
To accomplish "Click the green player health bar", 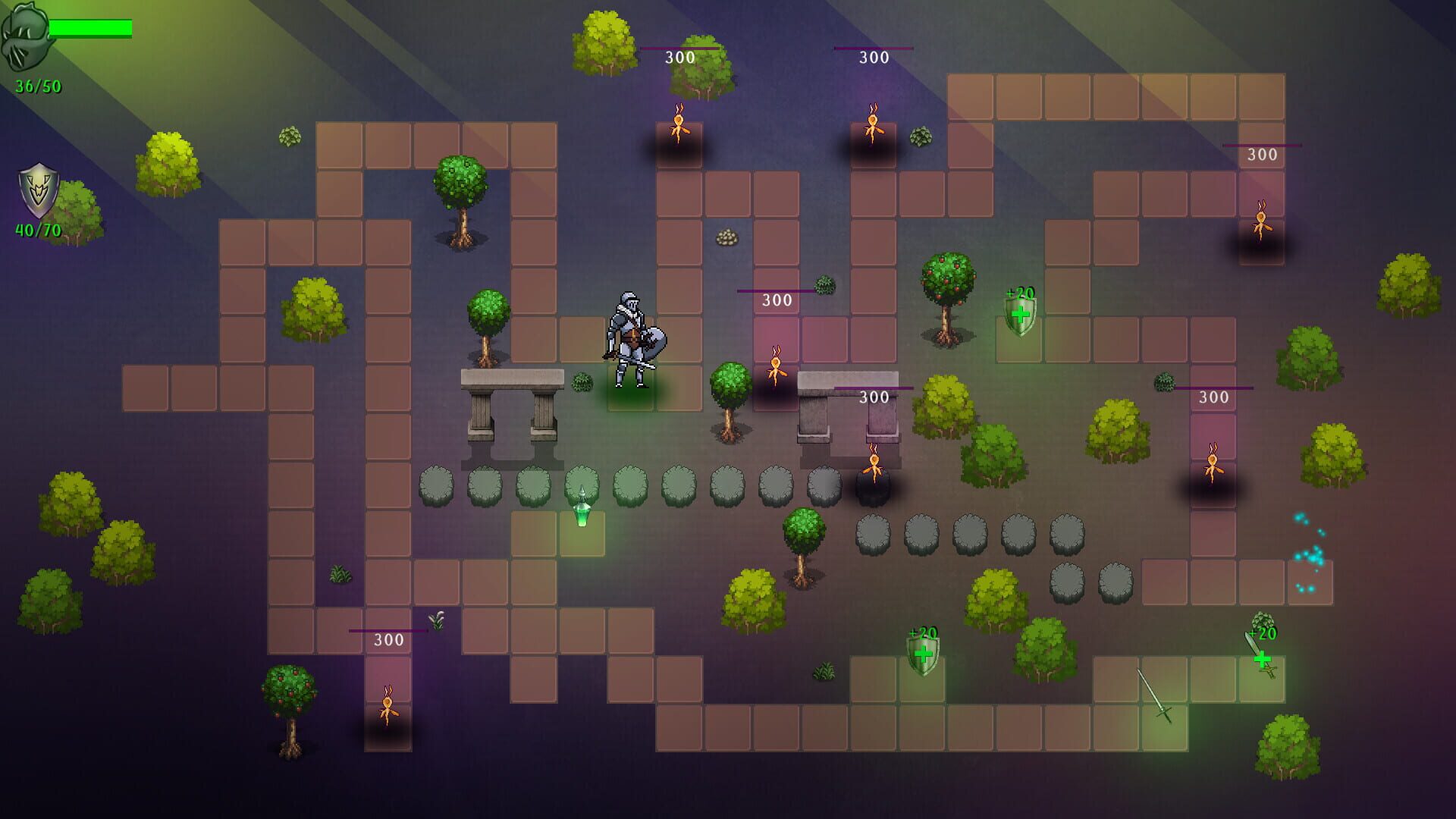I will click(x=91, y=28).
